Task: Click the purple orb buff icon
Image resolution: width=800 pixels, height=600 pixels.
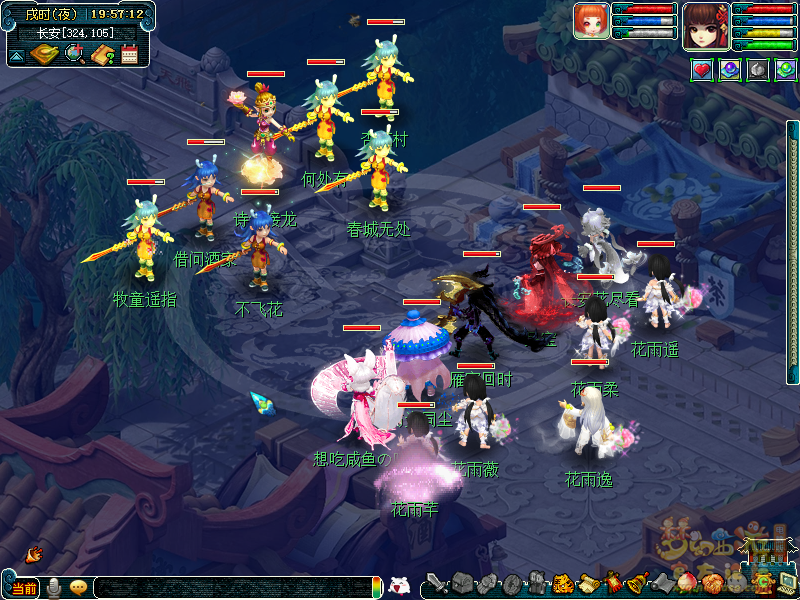Action: point(729,70)
